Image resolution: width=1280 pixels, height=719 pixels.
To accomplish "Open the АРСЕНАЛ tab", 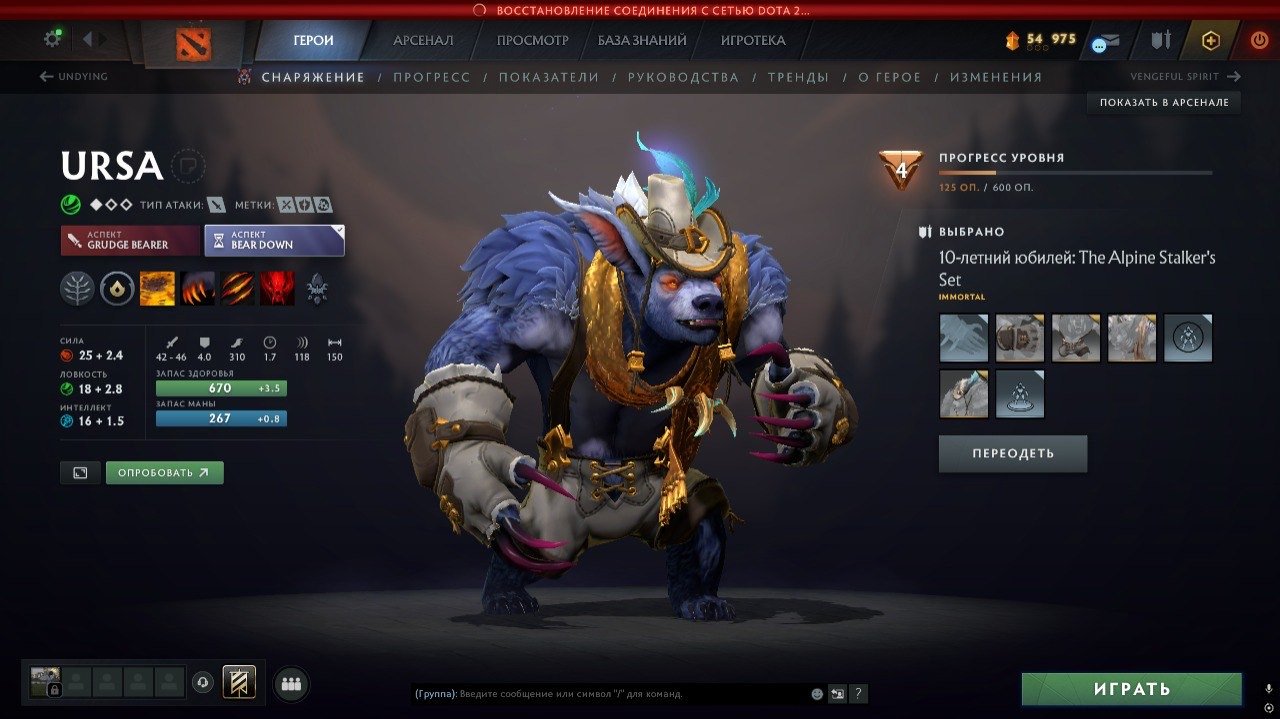I will (x=423, y=41).
